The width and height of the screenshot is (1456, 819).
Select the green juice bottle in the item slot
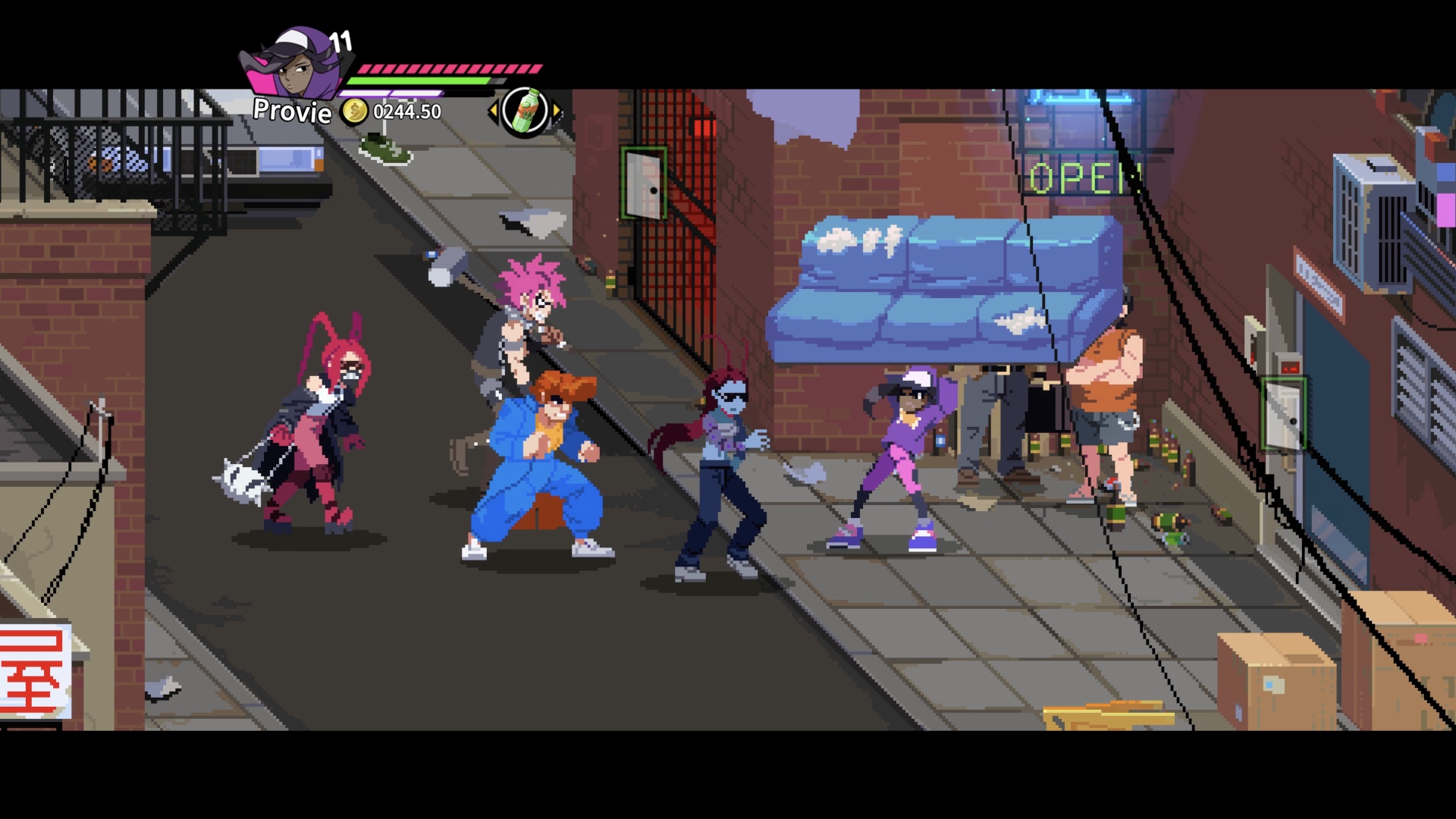pos(526,110)
